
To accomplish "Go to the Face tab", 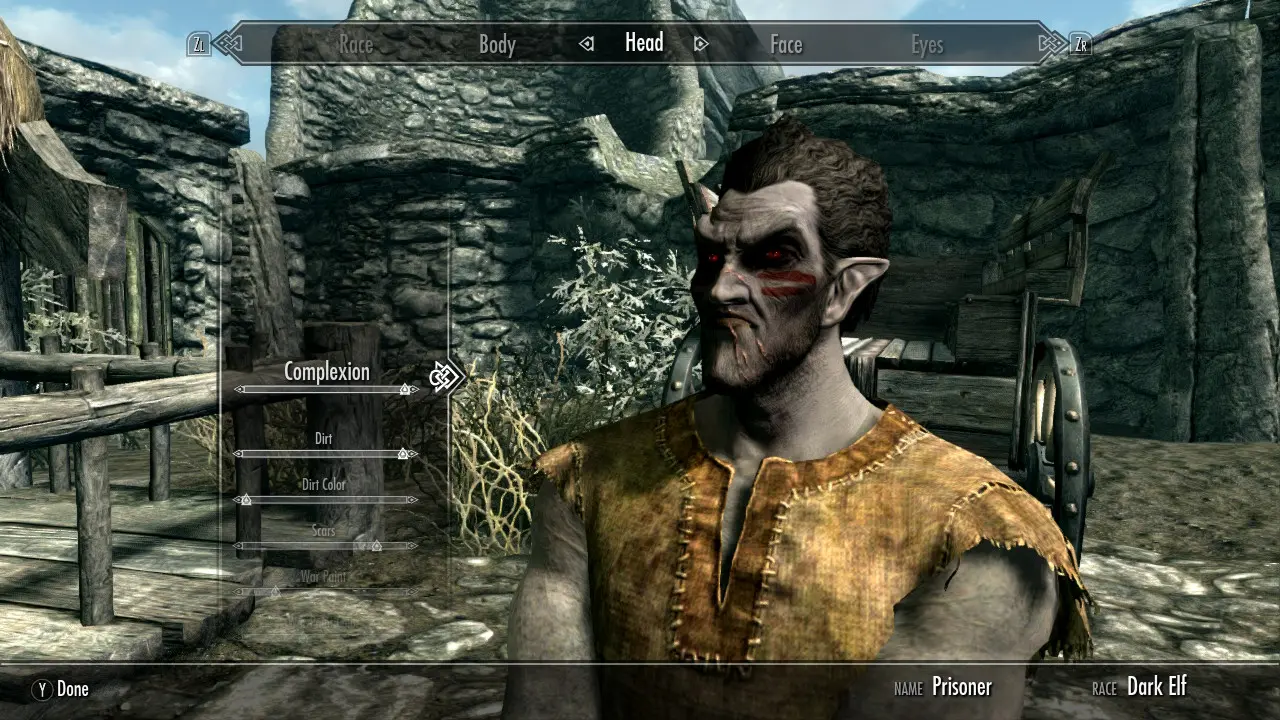I will (x=786, y=44).
